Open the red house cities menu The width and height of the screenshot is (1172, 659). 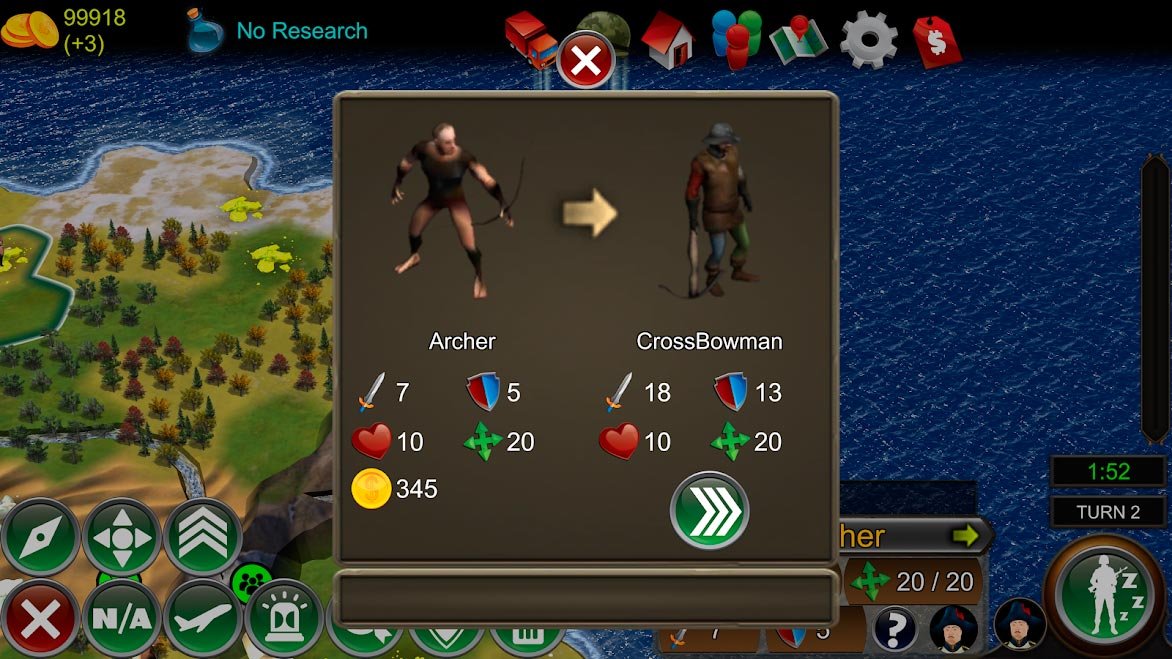click(x=667, y=39)
